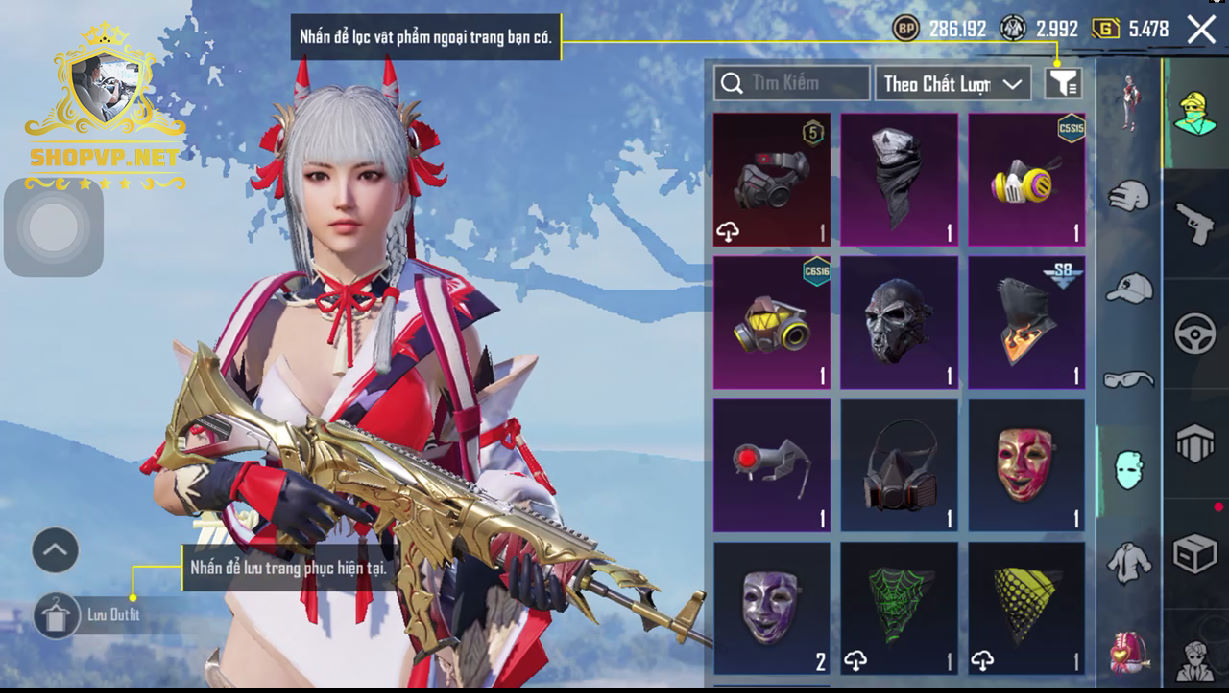Viewport: 1229px width, 693px height.
Task: Close the inventory with the X button
Action: pyautogui.click(x=1201, y=29)
